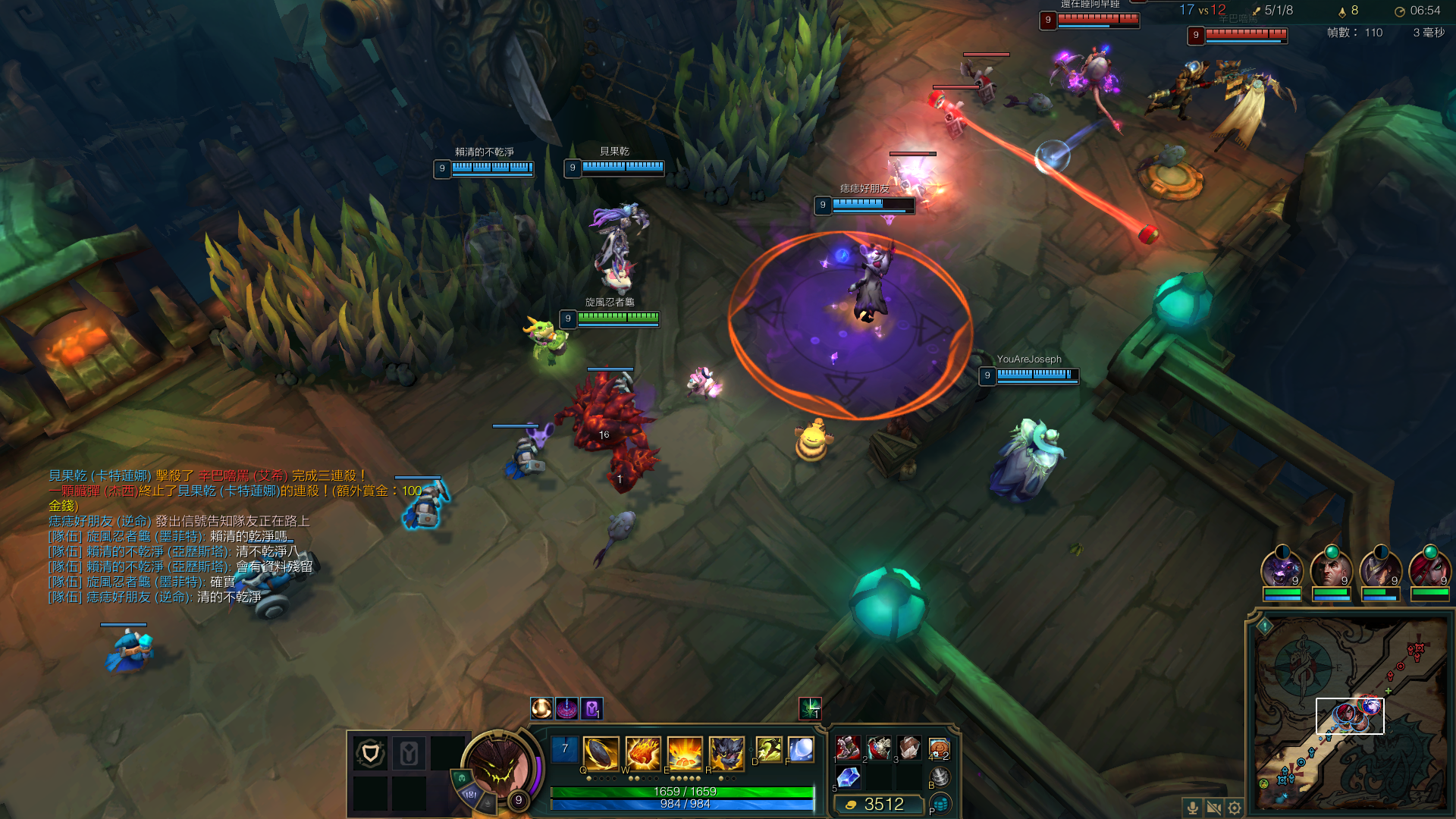Toggle the microphone button

[x=1192, y=808]
